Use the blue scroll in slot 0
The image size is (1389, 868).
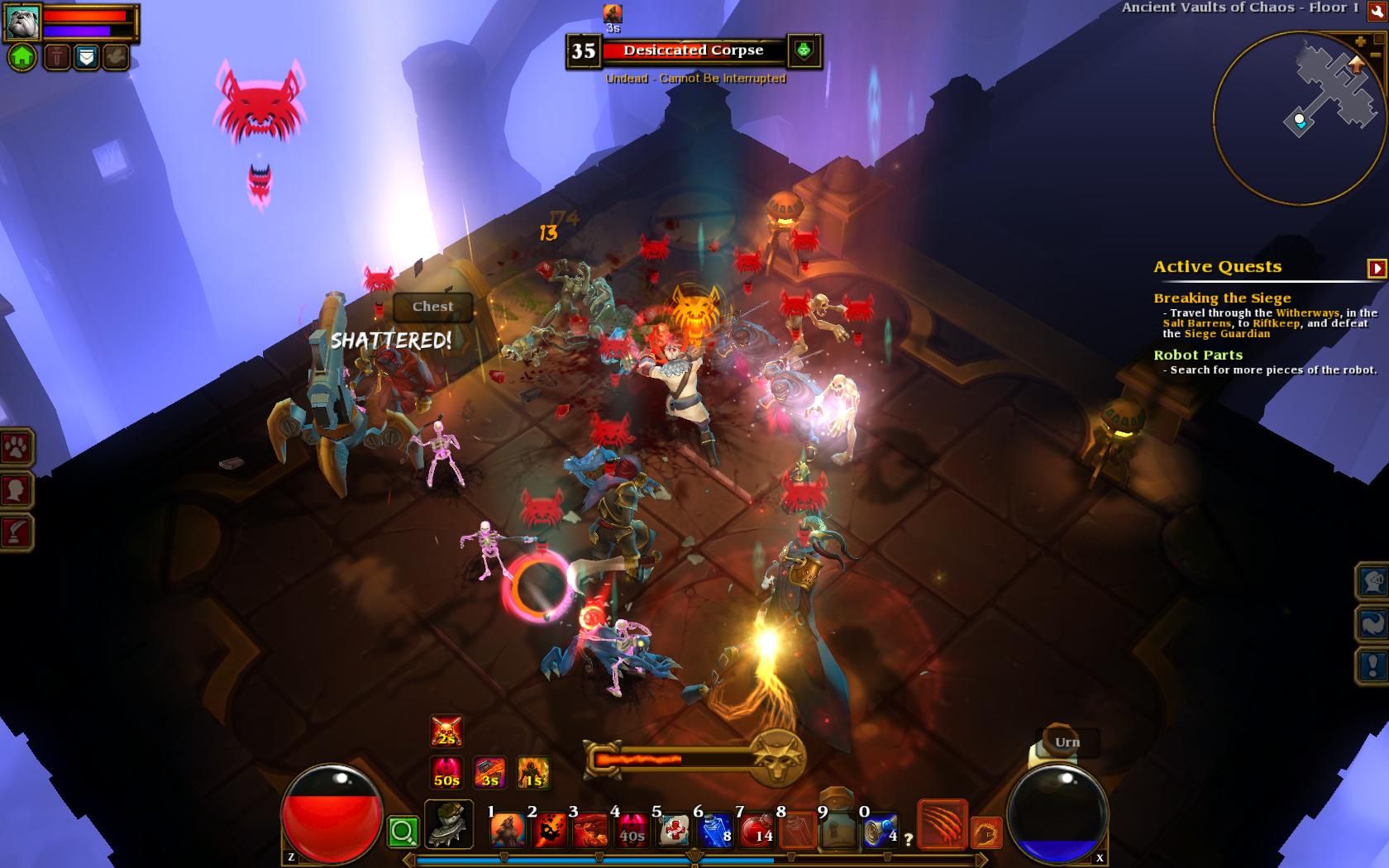[881, 829]
